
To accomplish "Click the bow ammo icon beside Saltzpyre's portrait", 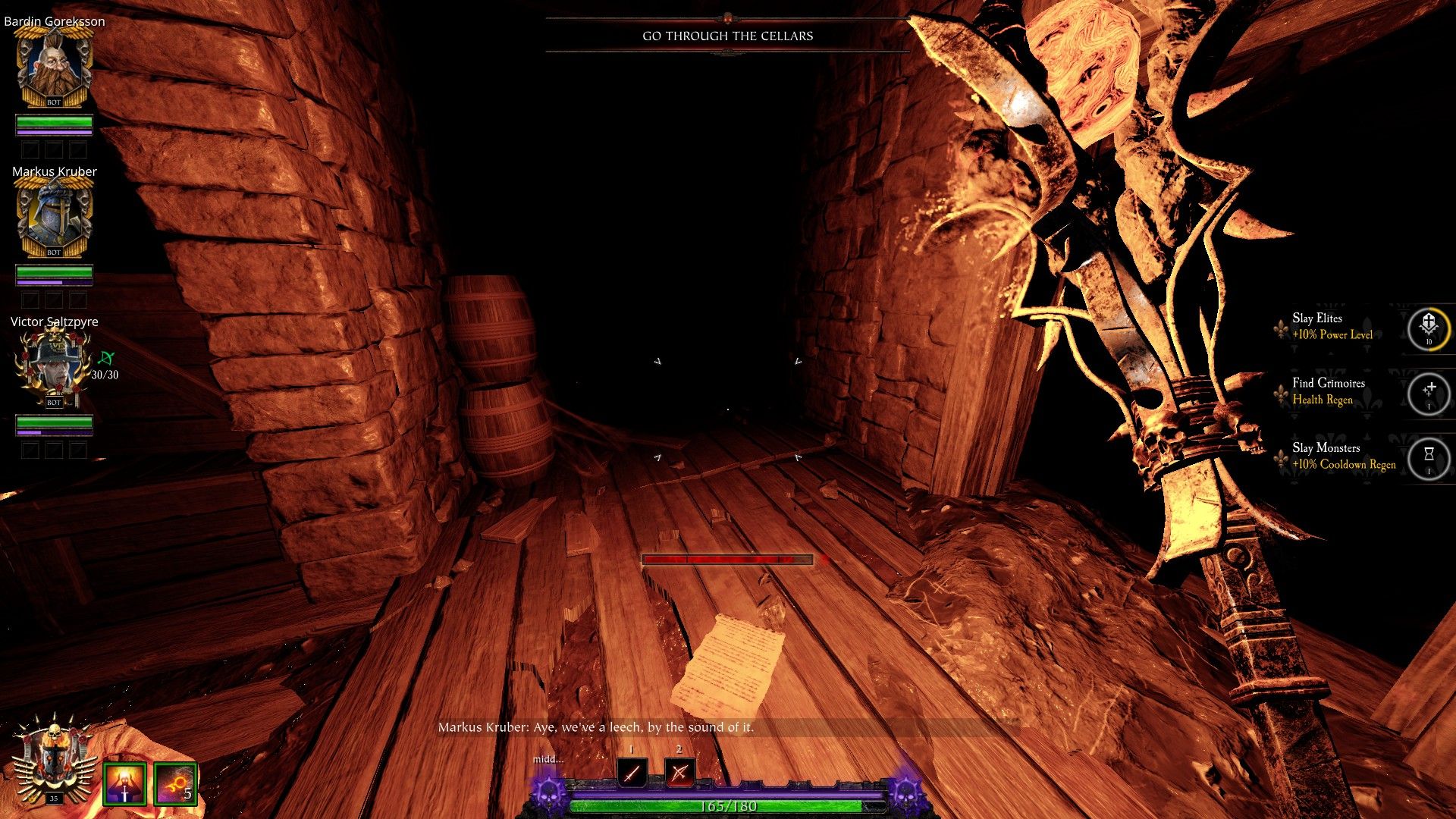I will coord(105,358).
